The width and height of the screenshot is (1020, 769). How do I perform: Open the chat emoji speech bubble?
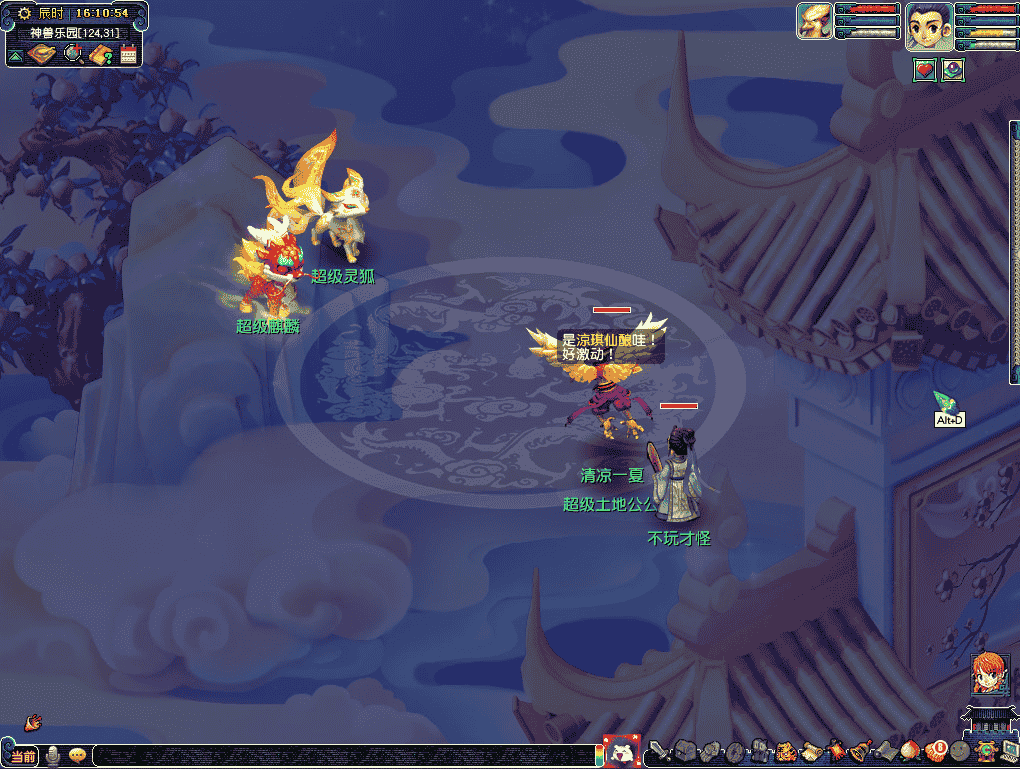[x=76, y=756]
